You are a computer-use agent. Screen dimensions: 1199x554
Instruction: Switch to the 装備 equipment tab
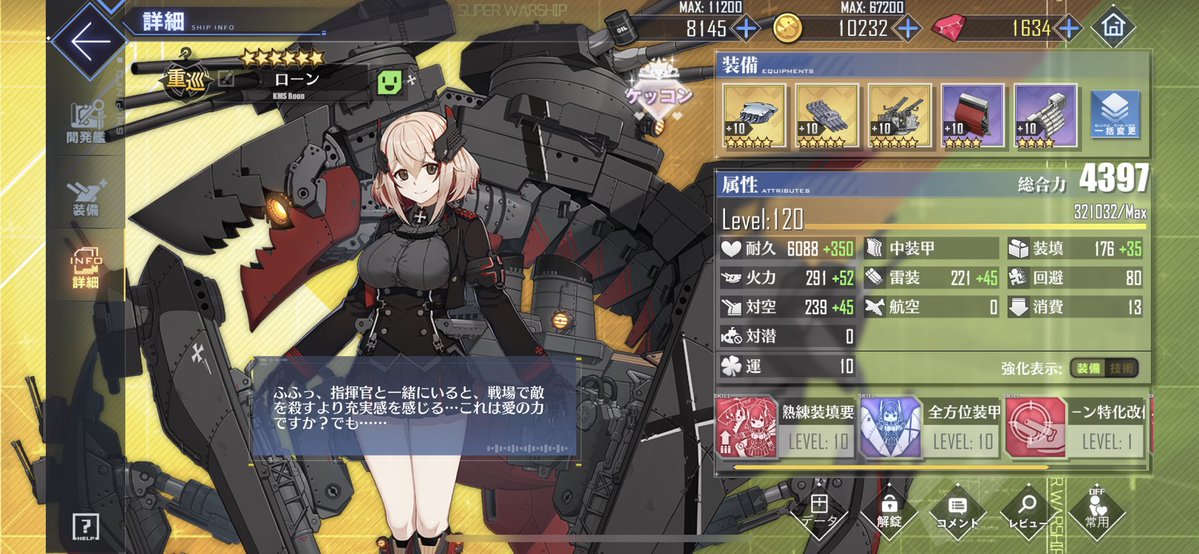point(86,198)
